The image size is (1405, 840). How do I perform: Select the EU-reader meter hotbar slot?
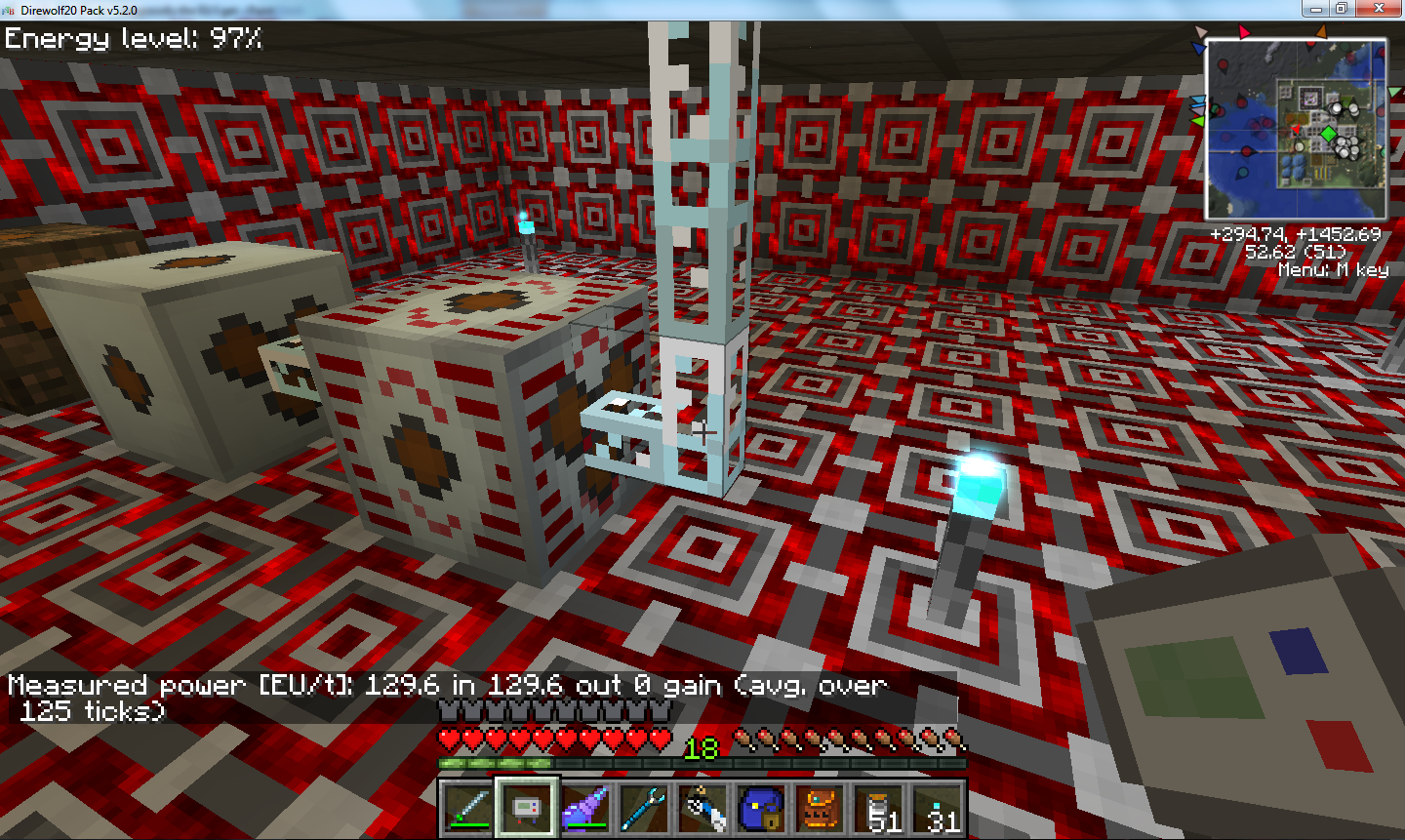tap(527, 807)
